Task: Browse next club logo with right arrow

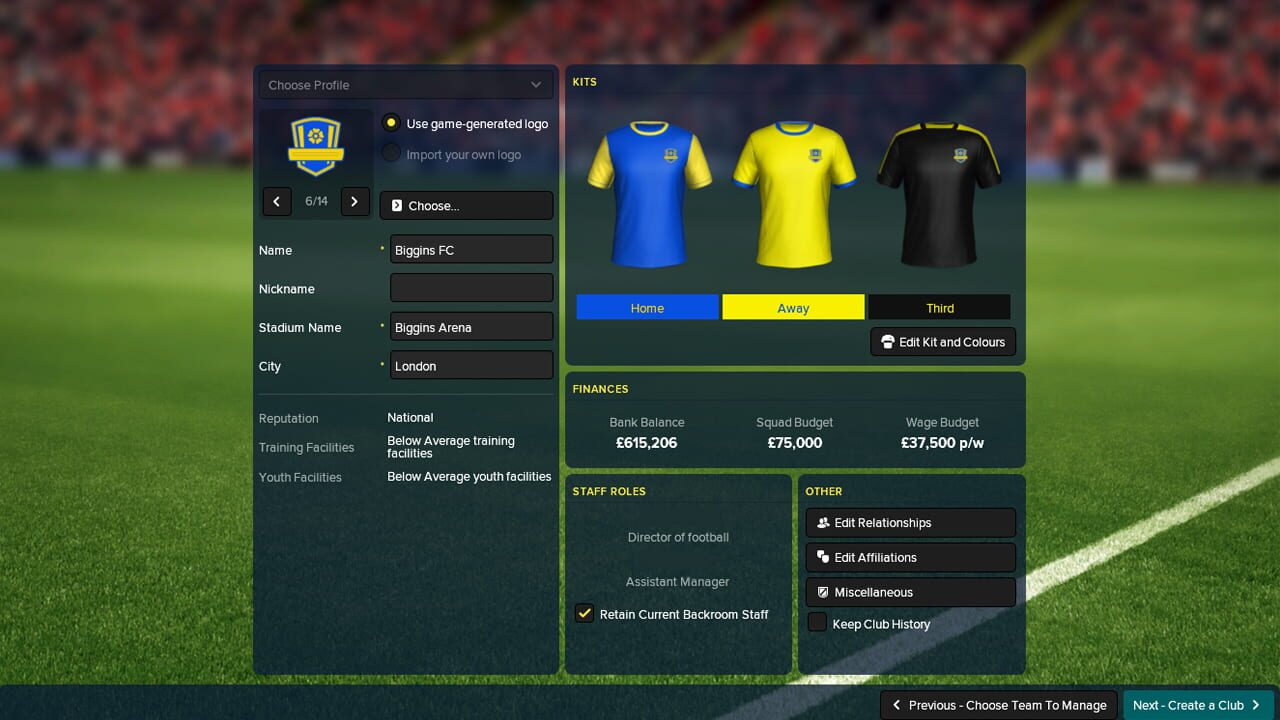Action: pos(355,201)
